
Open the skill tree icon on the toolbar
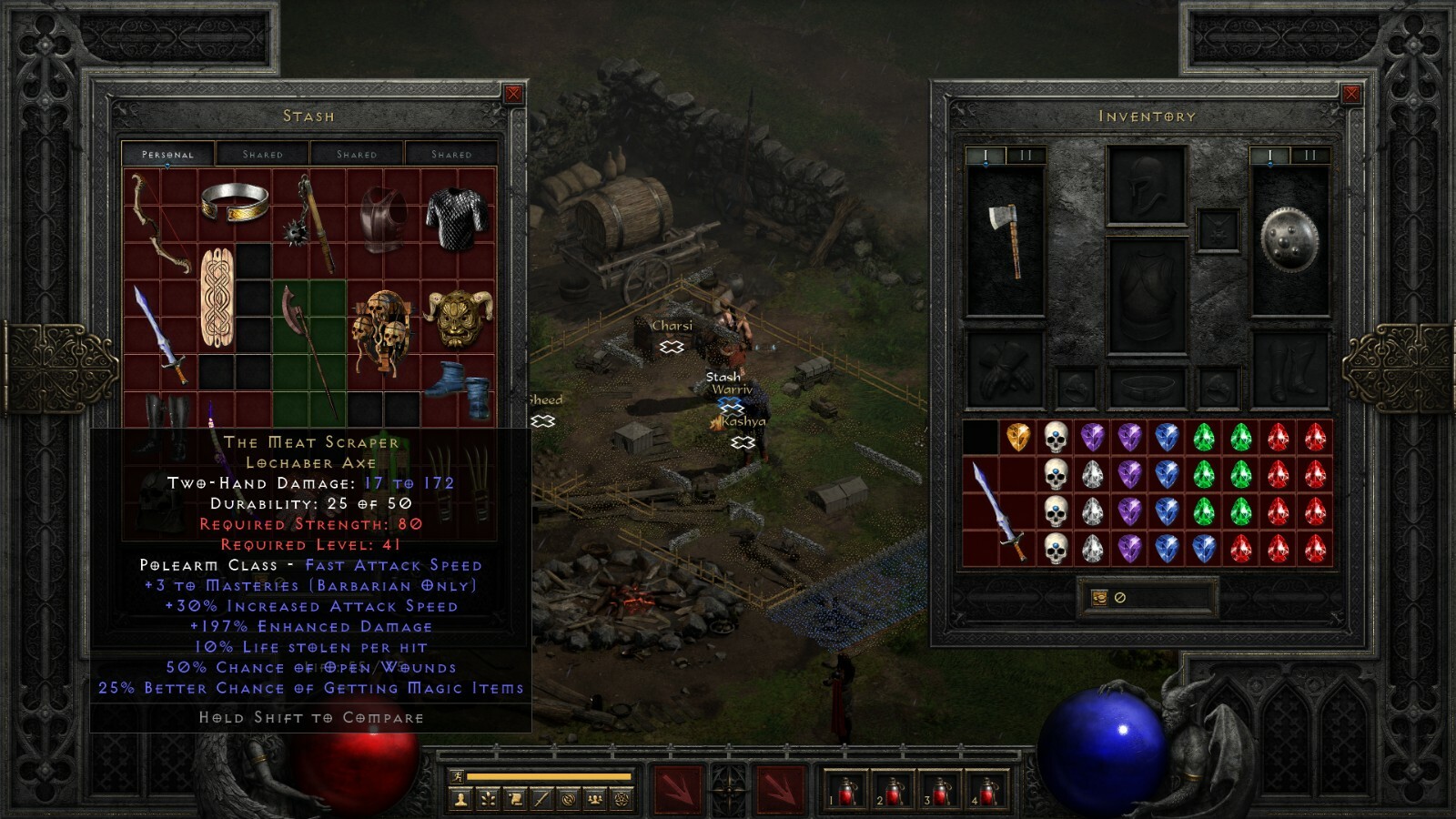coord(487,799)
